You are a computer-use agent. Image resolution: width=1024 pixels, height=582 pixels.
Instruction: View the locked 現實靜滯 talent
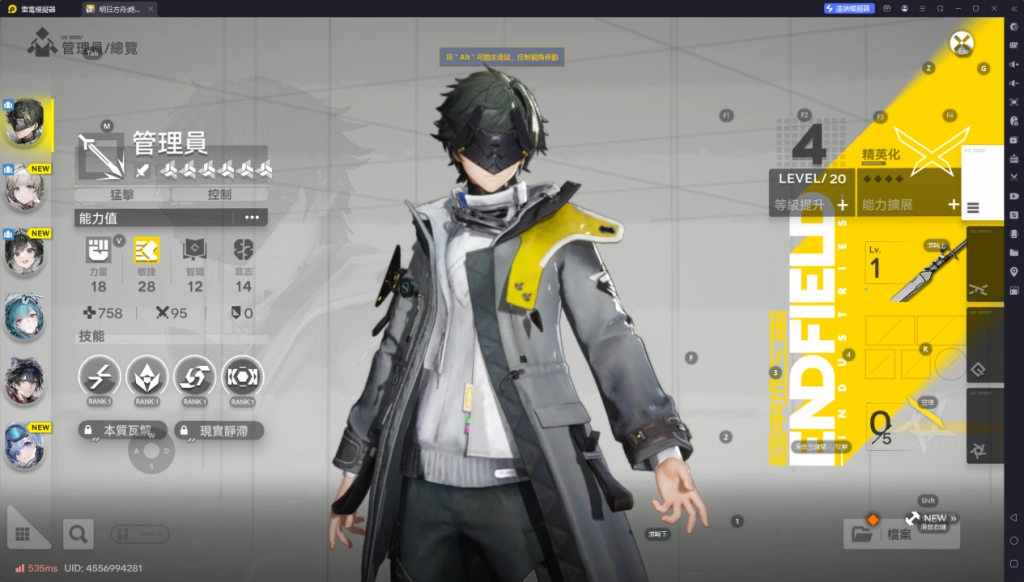pos(219,431)
